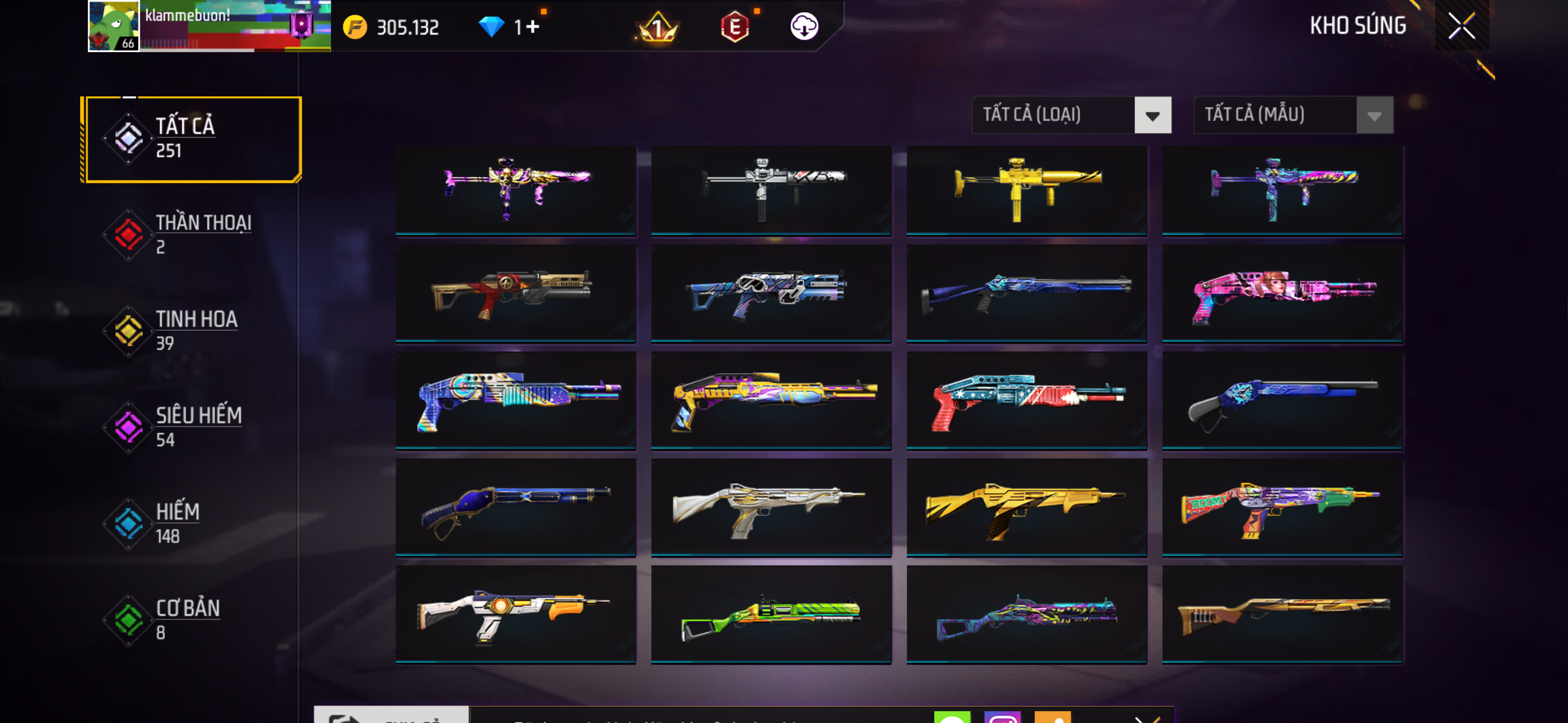Select the BOOM graffiti gun skin
Image resolution: width=1568 pixels, height=723 pixels.
point(1283,507)
